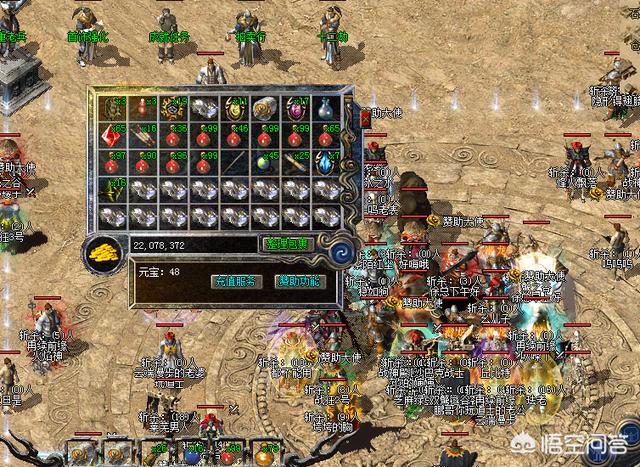640x467 pixels.
Task: Open the 赞助功能 sponsor functions
Action: 301,281
